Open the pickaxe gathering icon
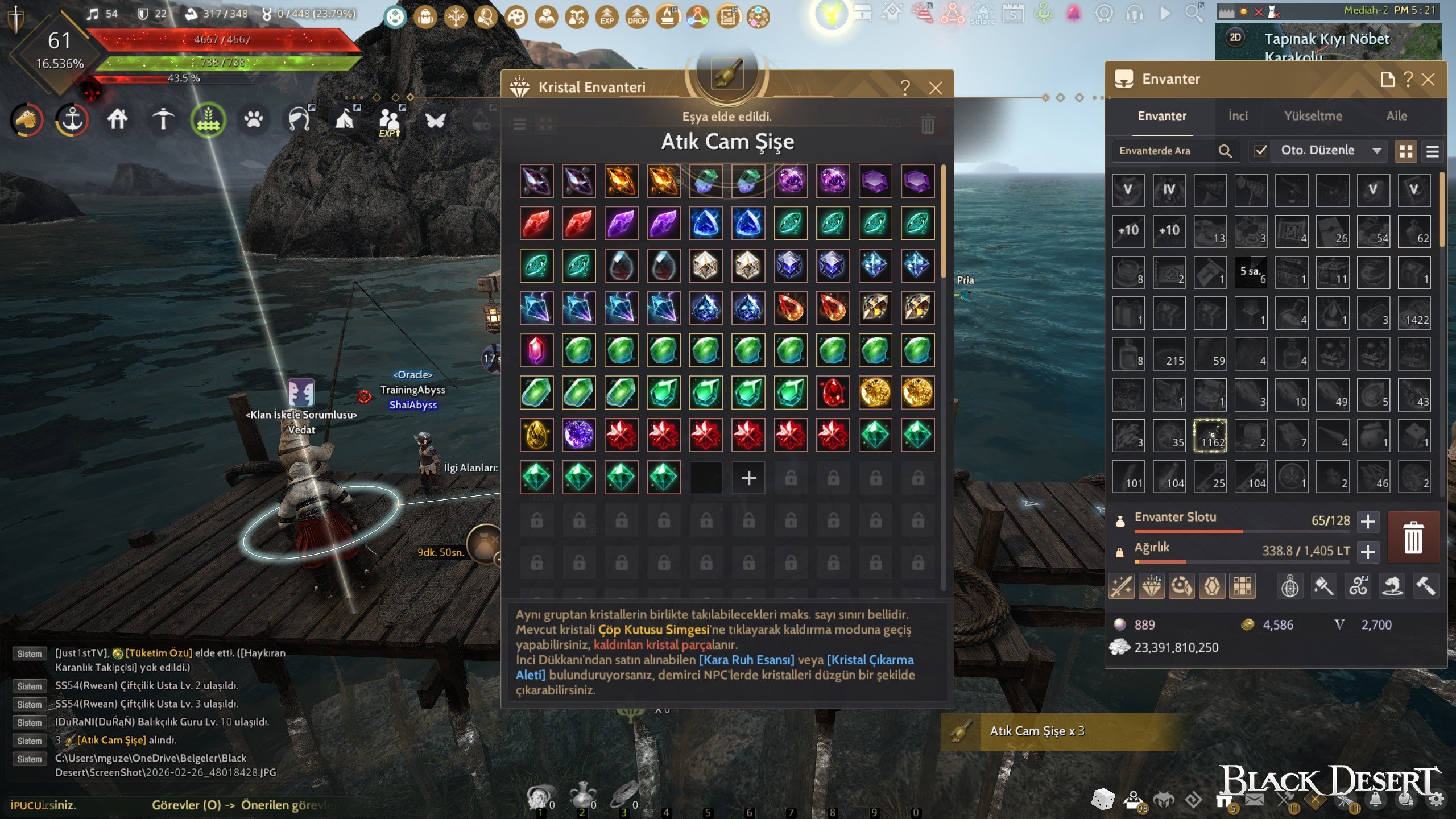 (163, 120)
